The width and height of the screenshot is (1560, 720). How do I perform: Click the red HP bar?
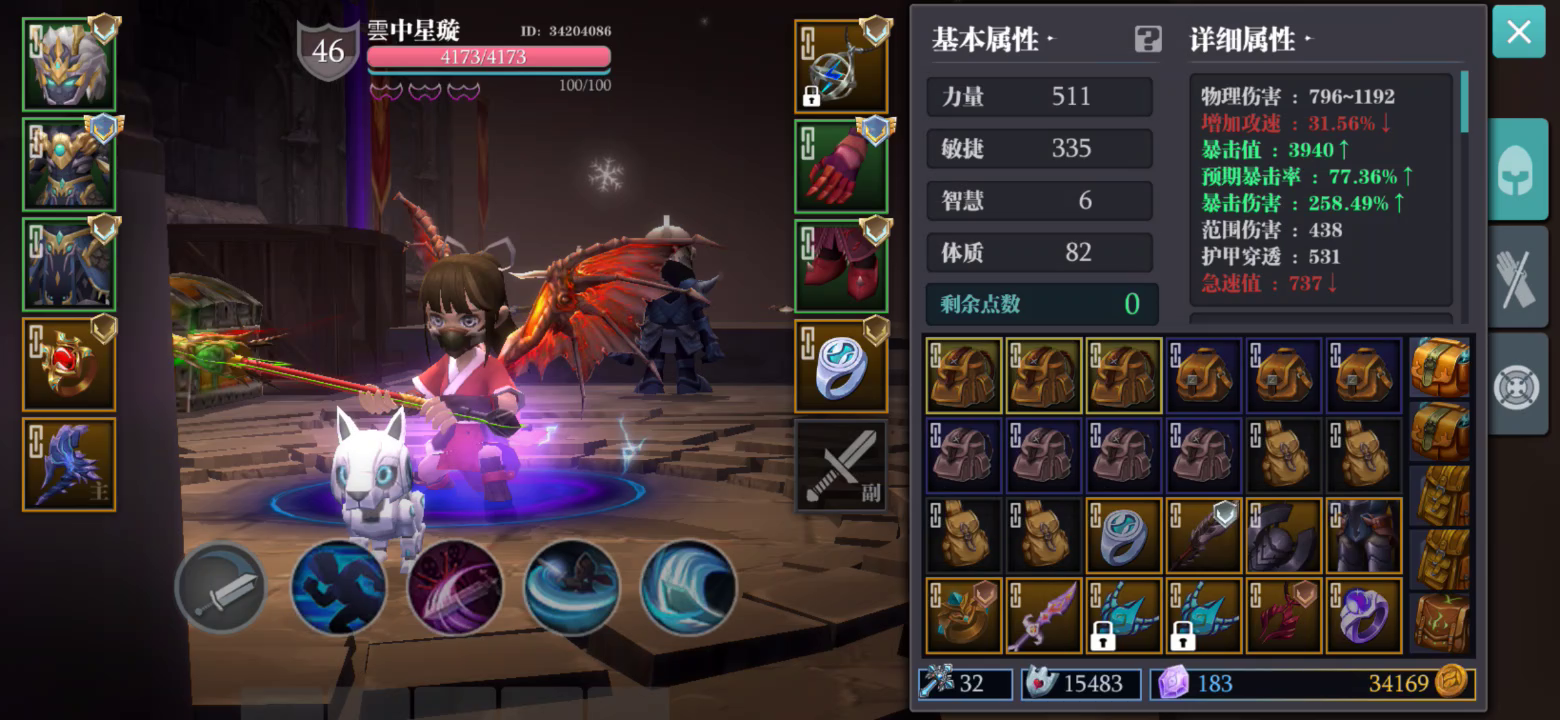coord(487,58)
